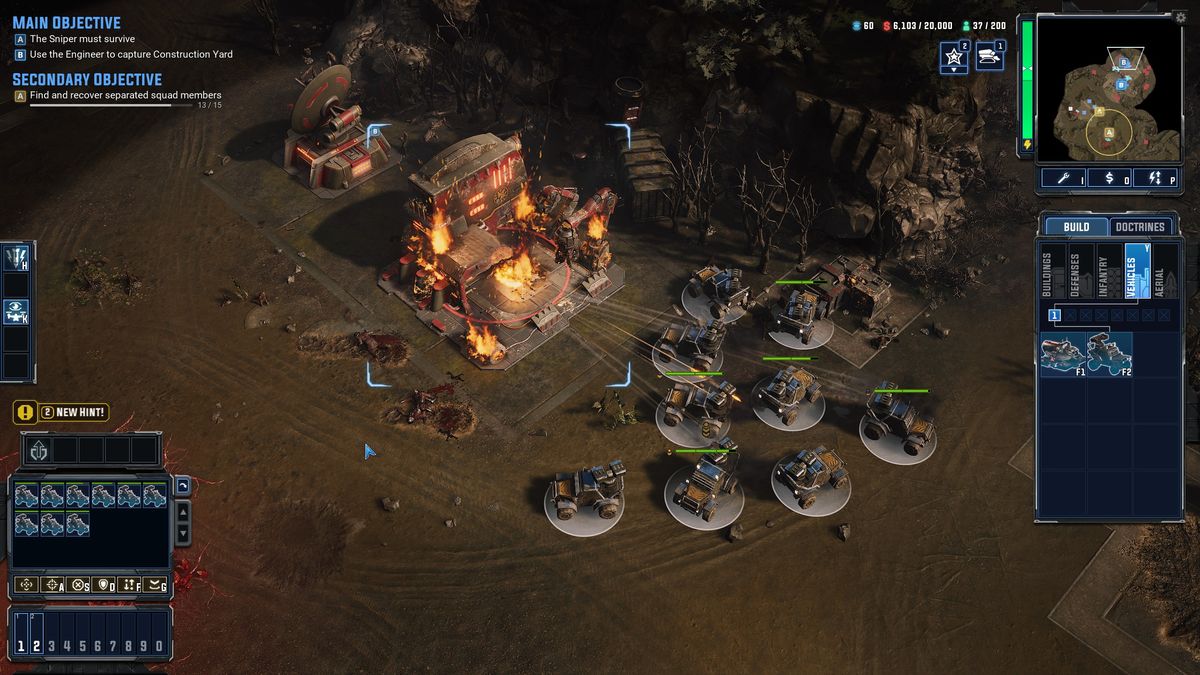This screenshot has width=1200, height=675.
Task: Issue the stop command
Action: coord(79,585)
